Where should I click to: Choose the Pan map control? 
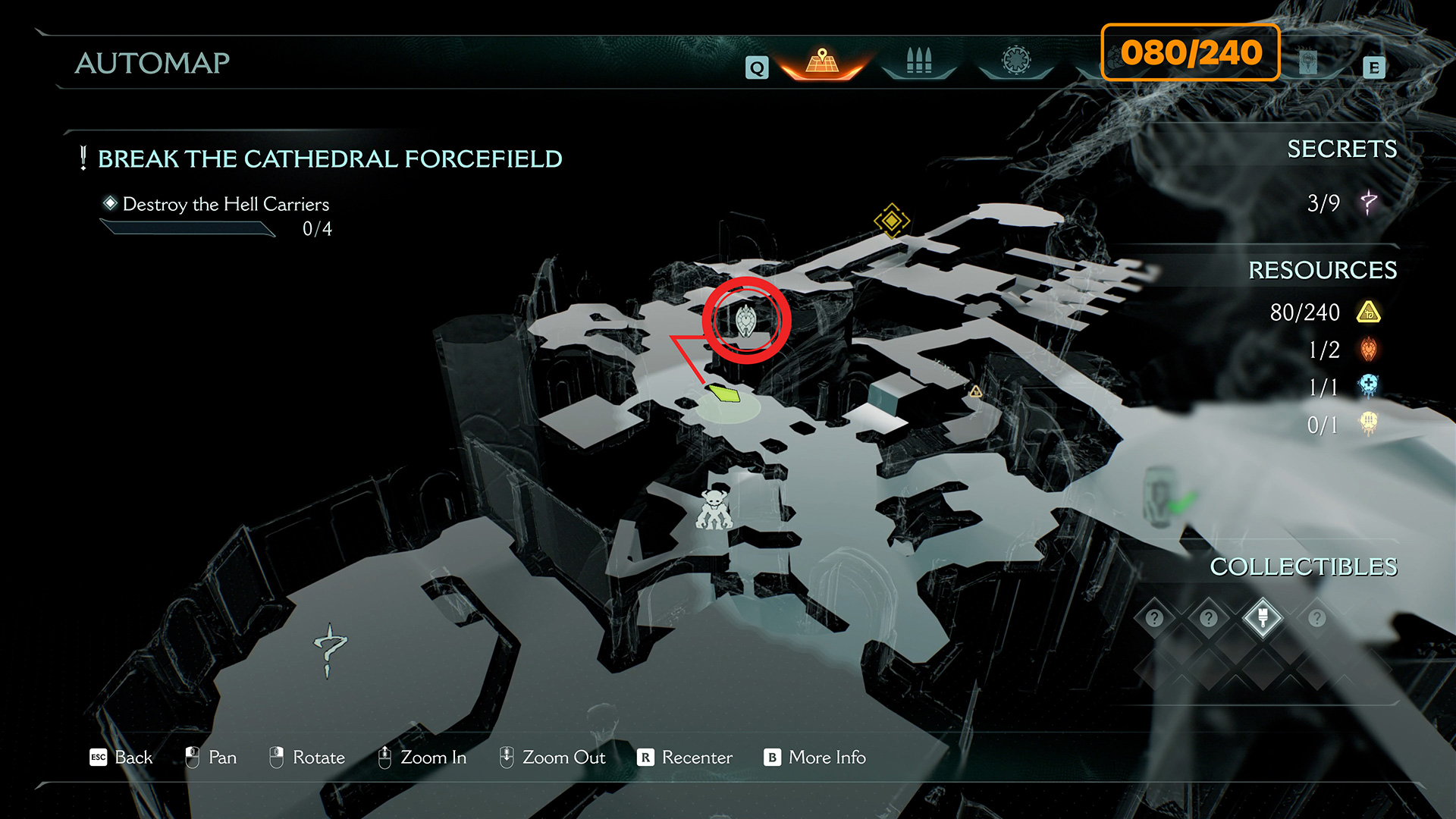[x=211, y=758]
